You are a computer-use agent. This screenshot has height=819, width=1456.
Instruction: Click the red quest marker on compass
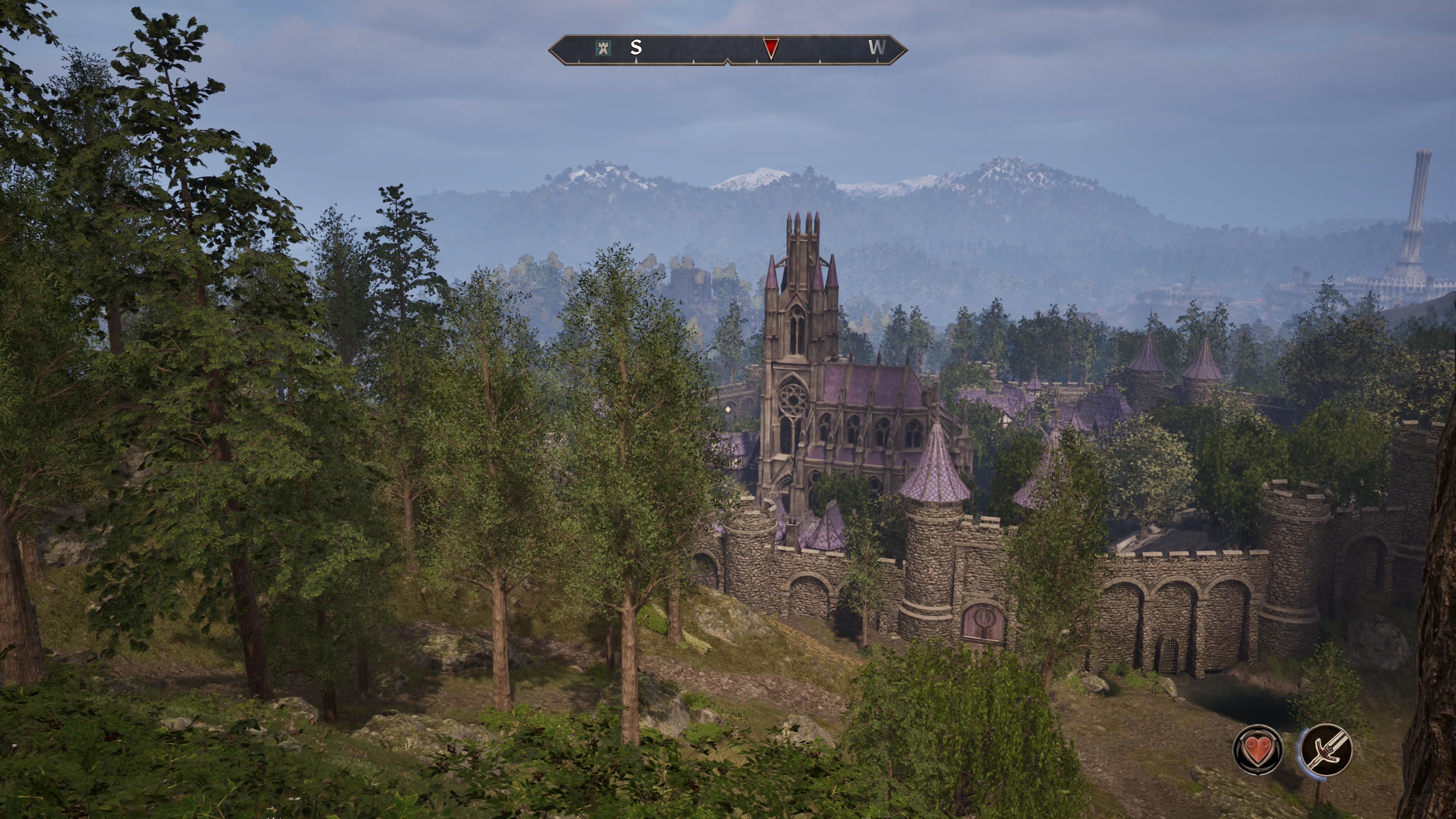tap(770, 48)
